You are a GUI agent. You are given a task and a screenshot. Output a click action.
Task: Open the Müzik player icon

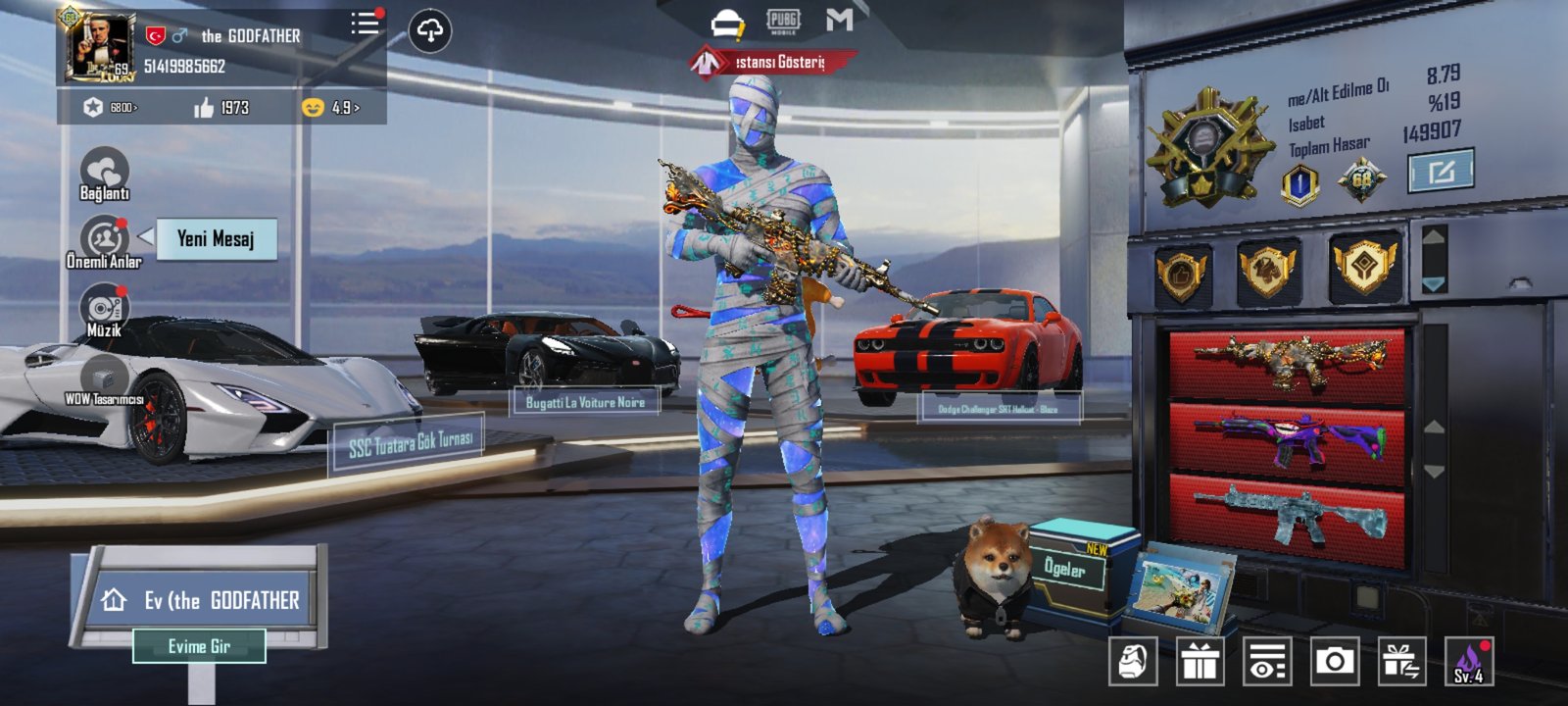point(104,309)
